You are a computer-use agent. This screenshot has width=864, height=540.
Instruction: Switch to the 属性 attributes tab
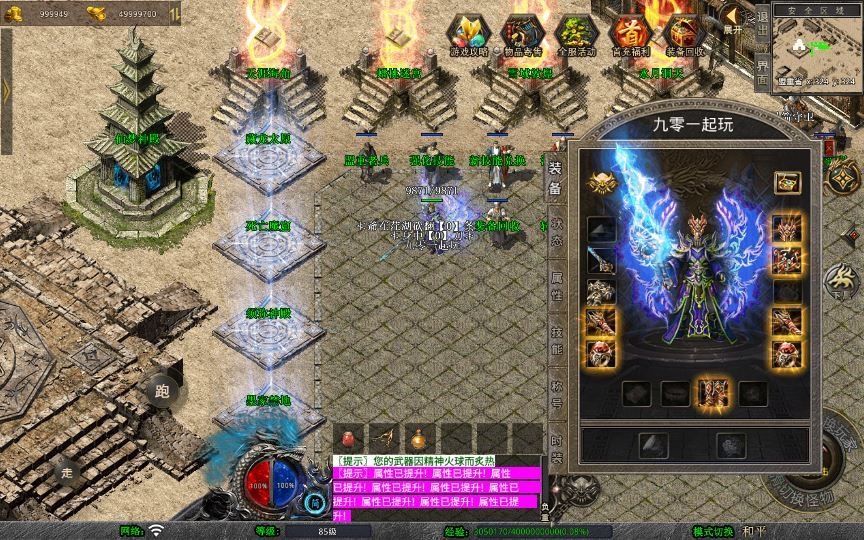click(x=556, y=287)
